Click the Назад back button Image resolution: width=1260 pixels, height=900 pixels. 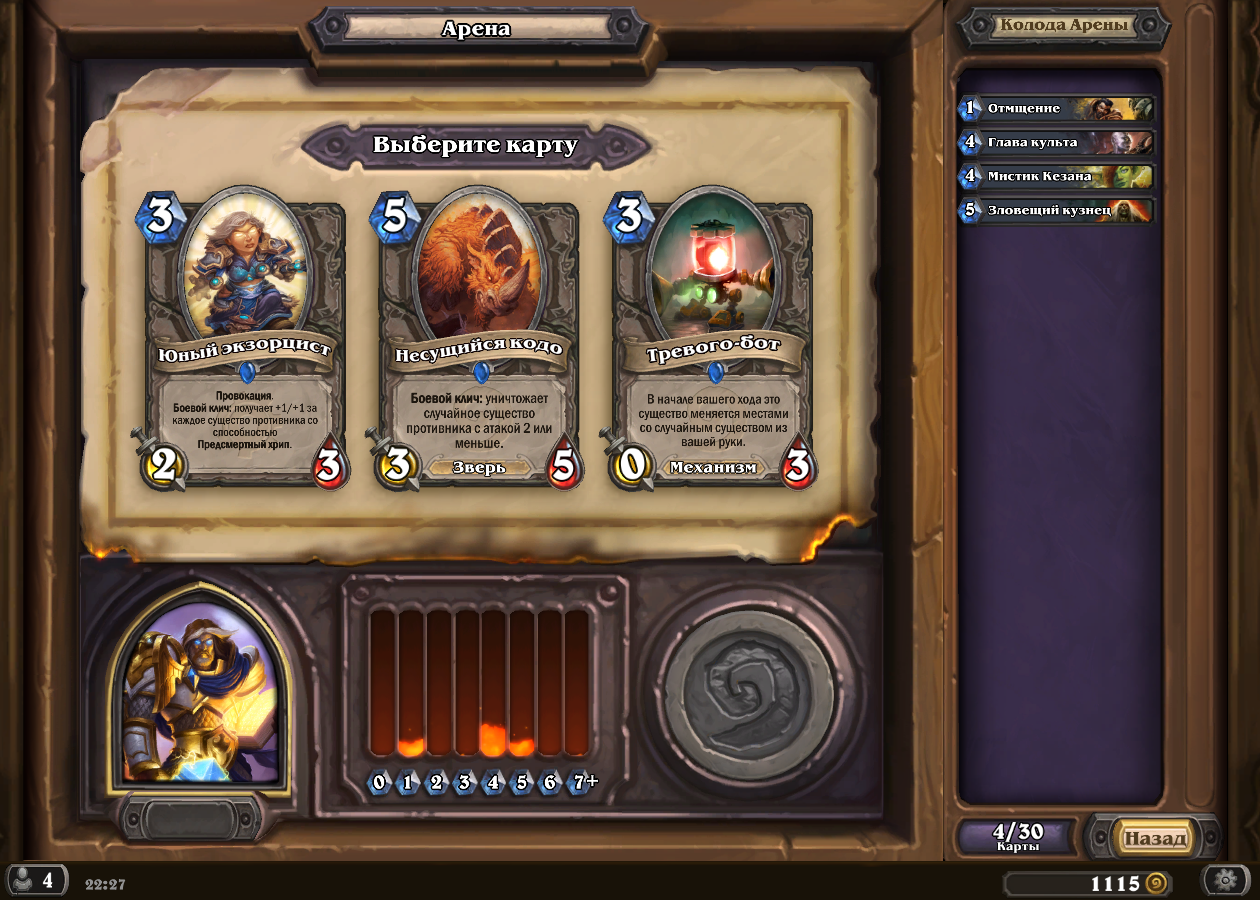1155,838
